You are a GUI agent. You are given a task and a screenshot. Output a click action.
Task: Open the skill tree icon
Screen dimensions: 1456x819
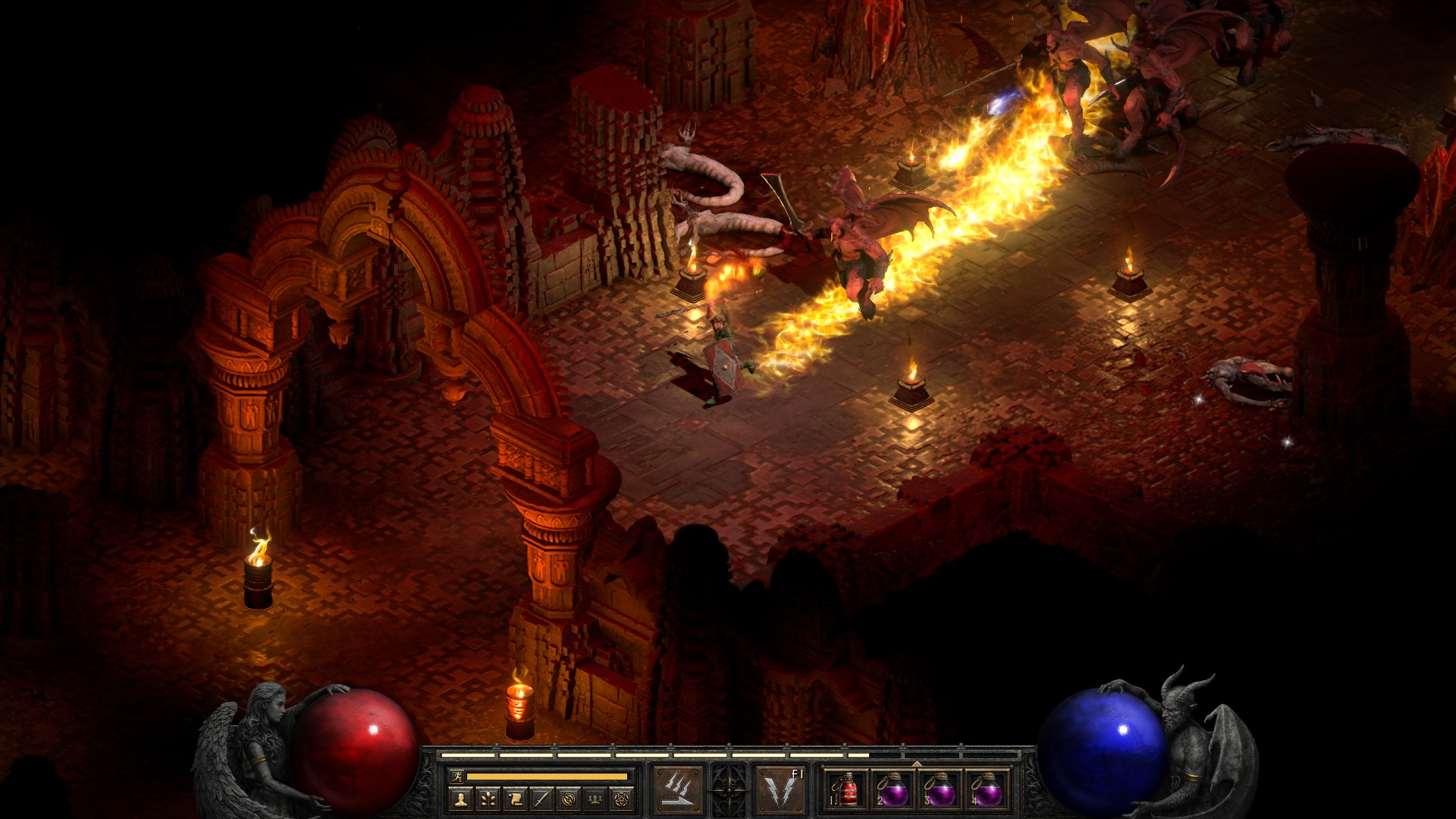tap(488, 798)
